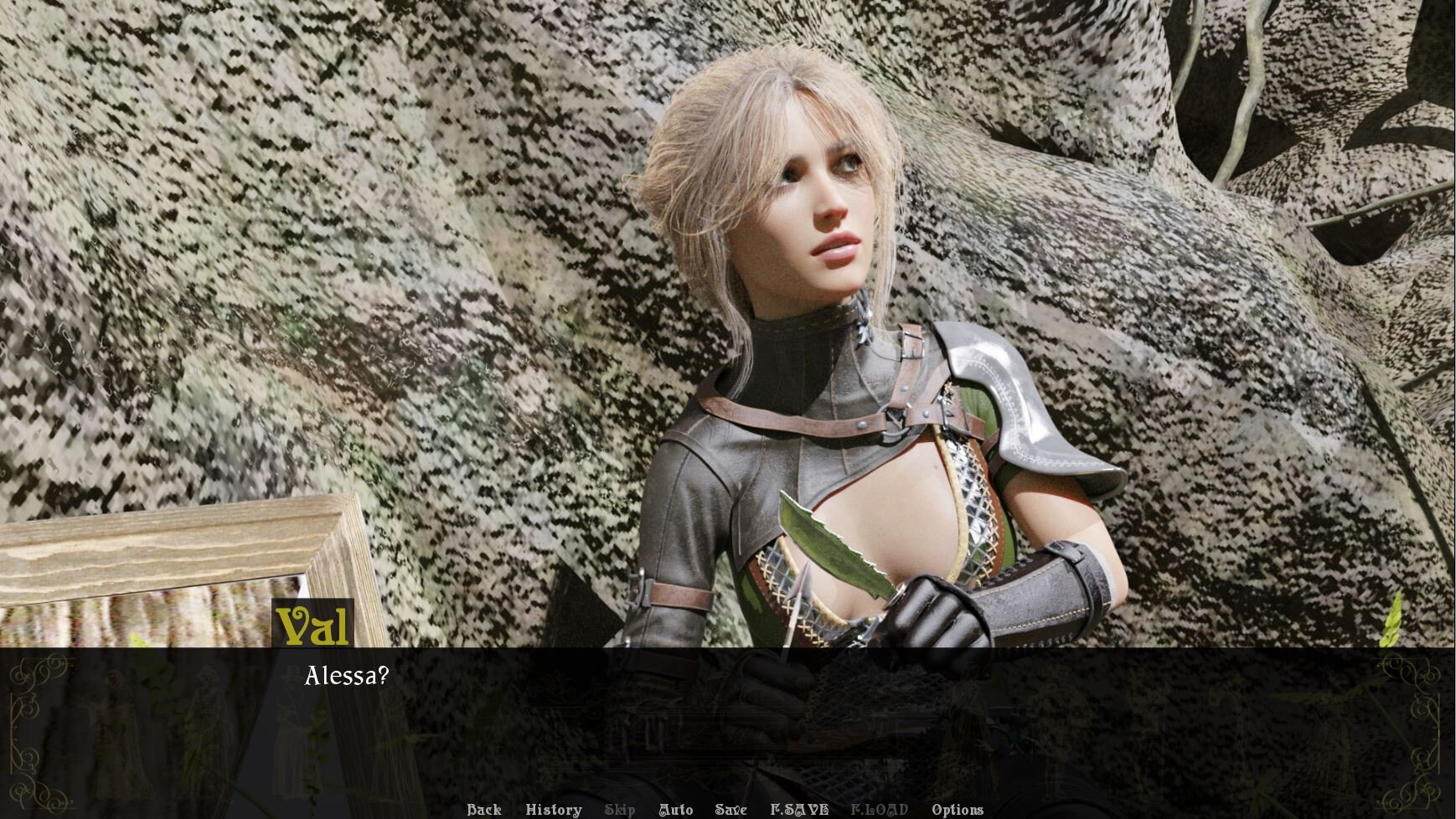1456x819 pixels.
Task: Quick save with F.SAVE
Action: click(x=798, y=809)
